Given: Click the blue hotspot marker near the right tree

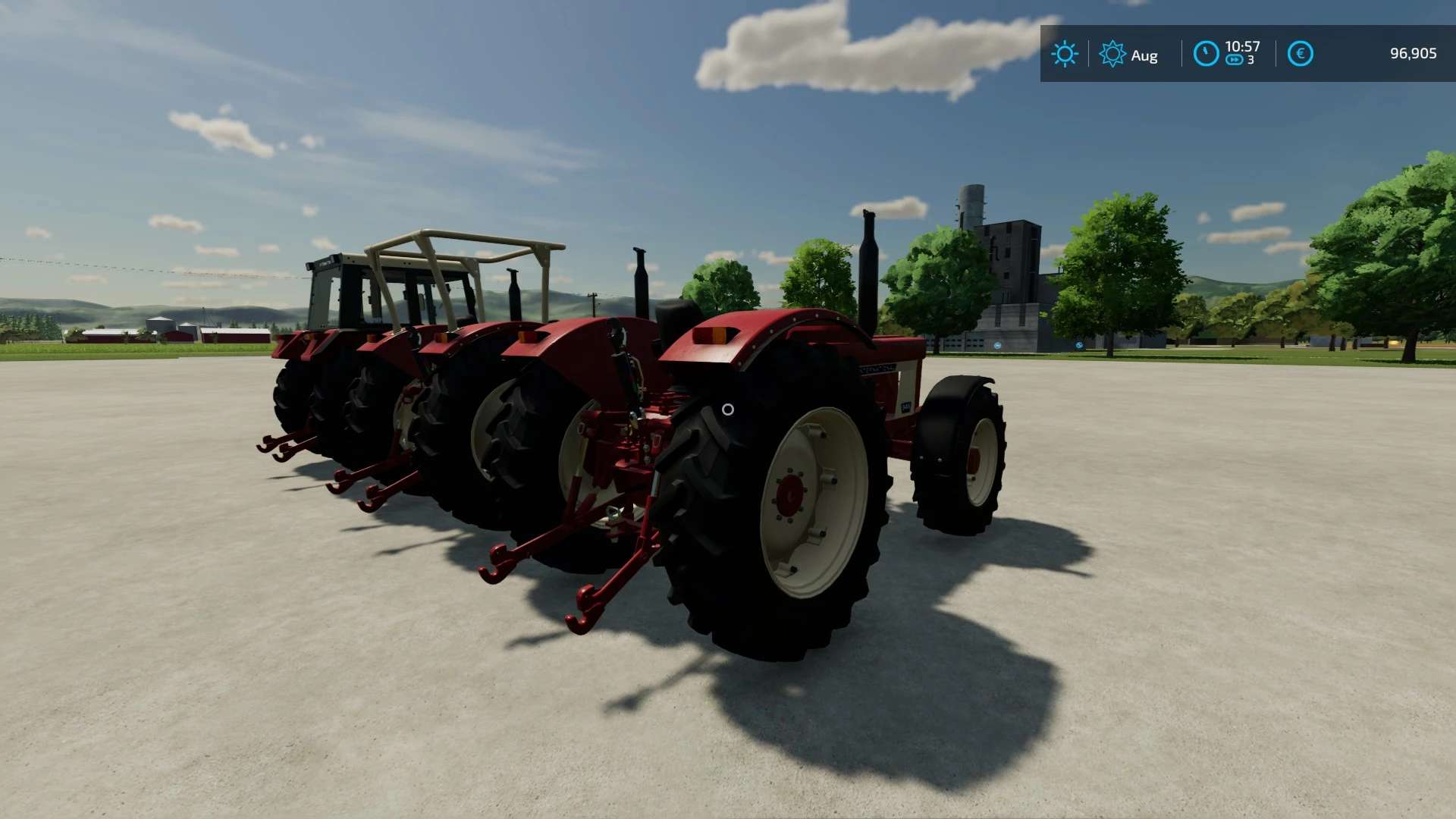Looking at the screenshot, I should pos(1080,345).
